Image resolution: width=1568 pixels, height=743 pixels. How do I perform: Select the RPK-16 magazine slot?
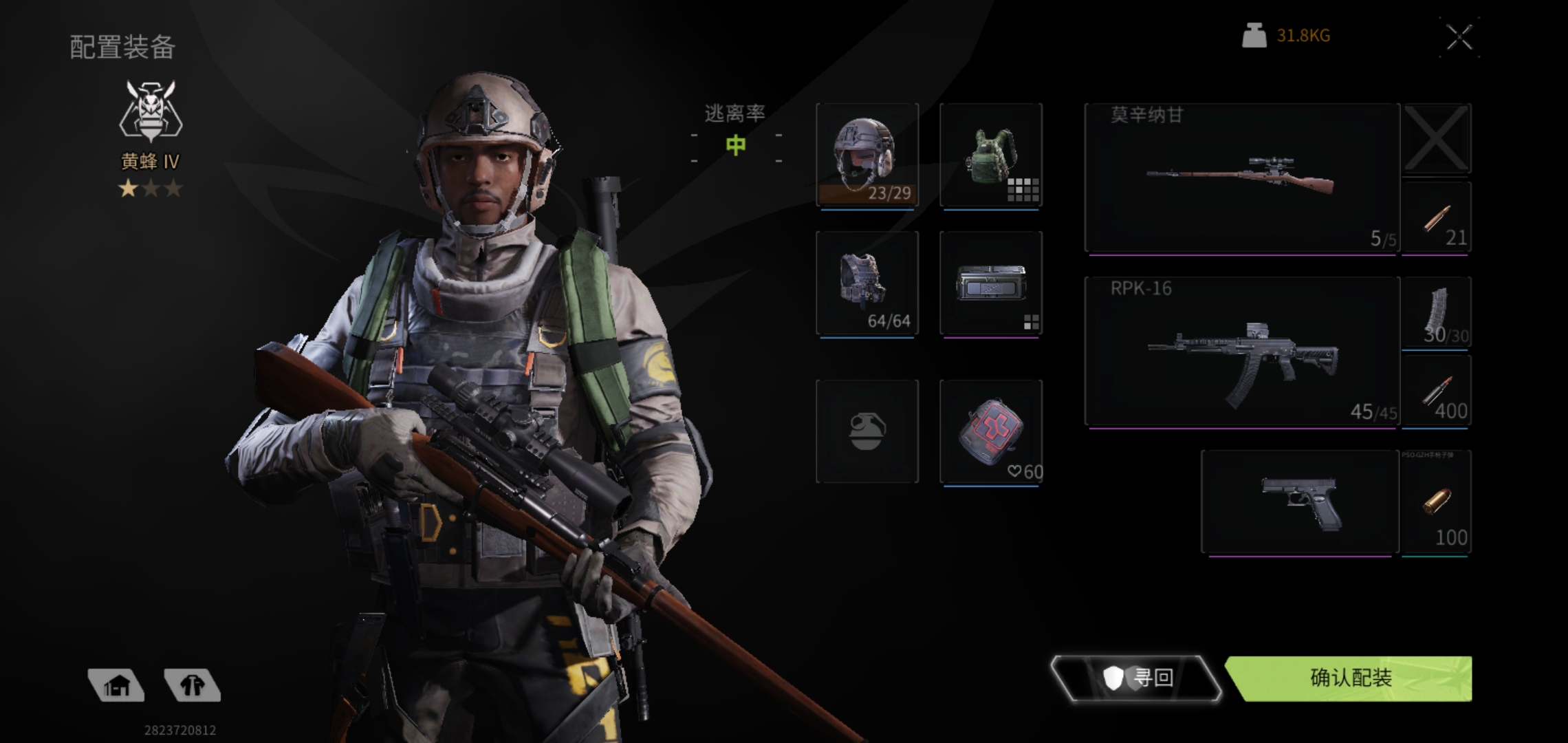[1436, 314]
